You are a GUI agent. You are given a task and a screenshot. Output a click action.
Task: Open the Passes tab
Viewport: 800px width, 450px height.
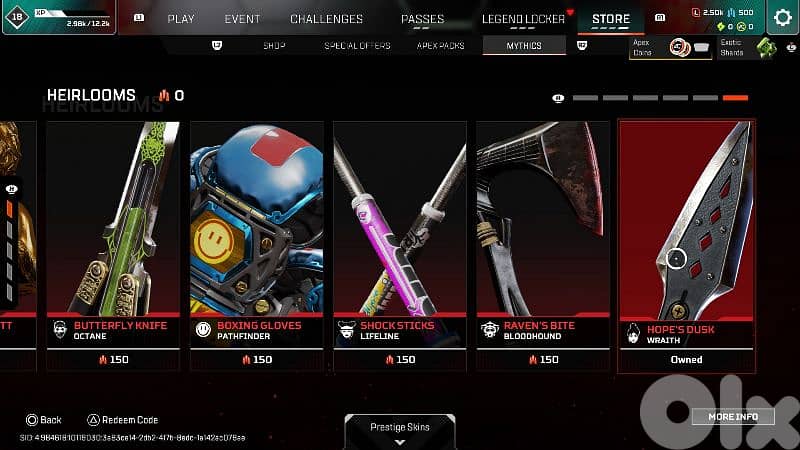pyautogui.click(x=422, y=18)
